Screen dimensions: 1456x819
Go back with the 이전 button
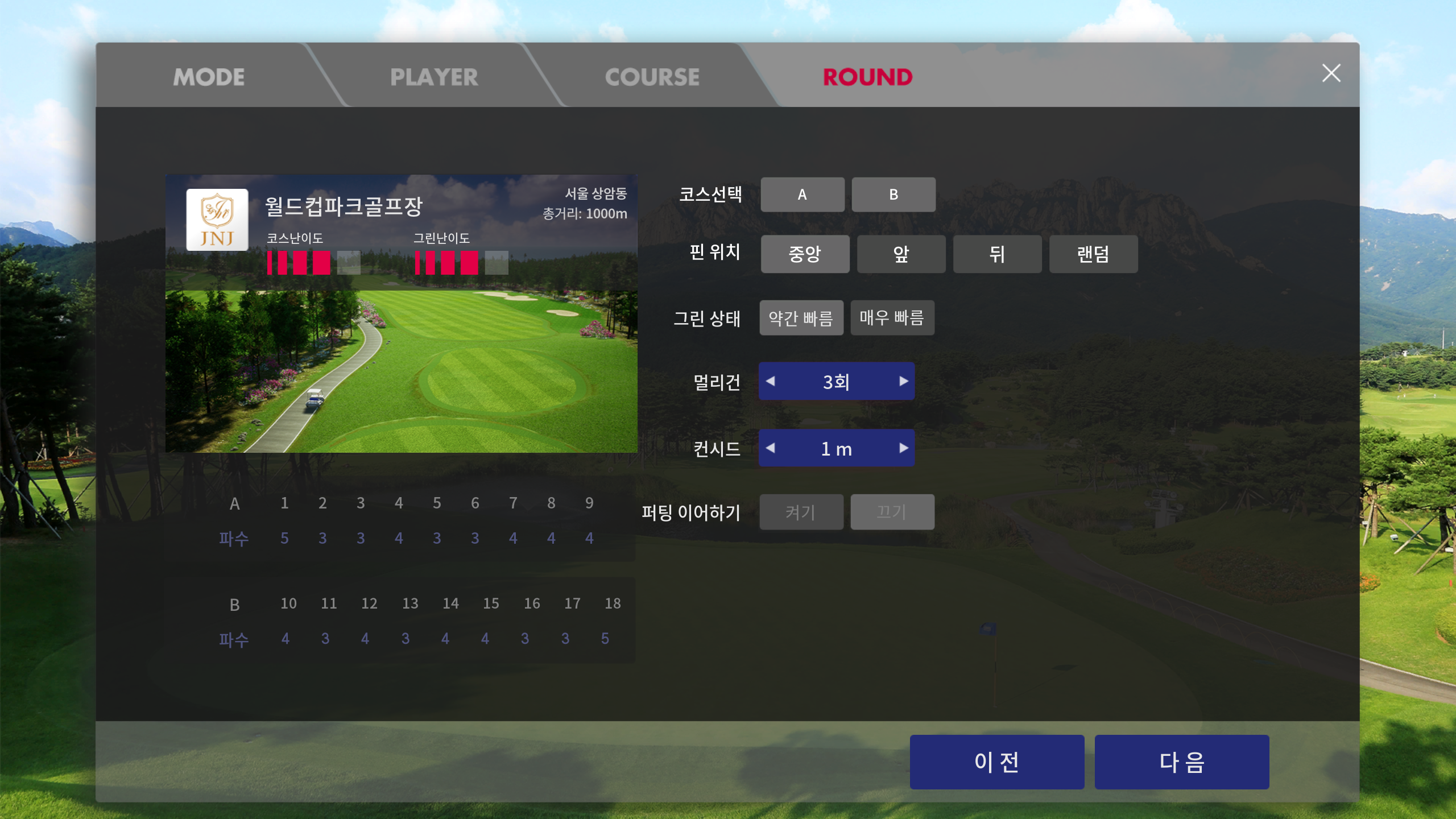(x=996, y=762)
